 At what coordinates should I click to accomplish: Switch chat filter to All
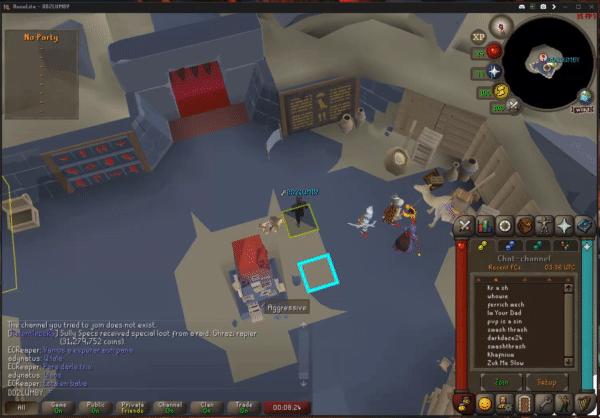pos(20,408)
